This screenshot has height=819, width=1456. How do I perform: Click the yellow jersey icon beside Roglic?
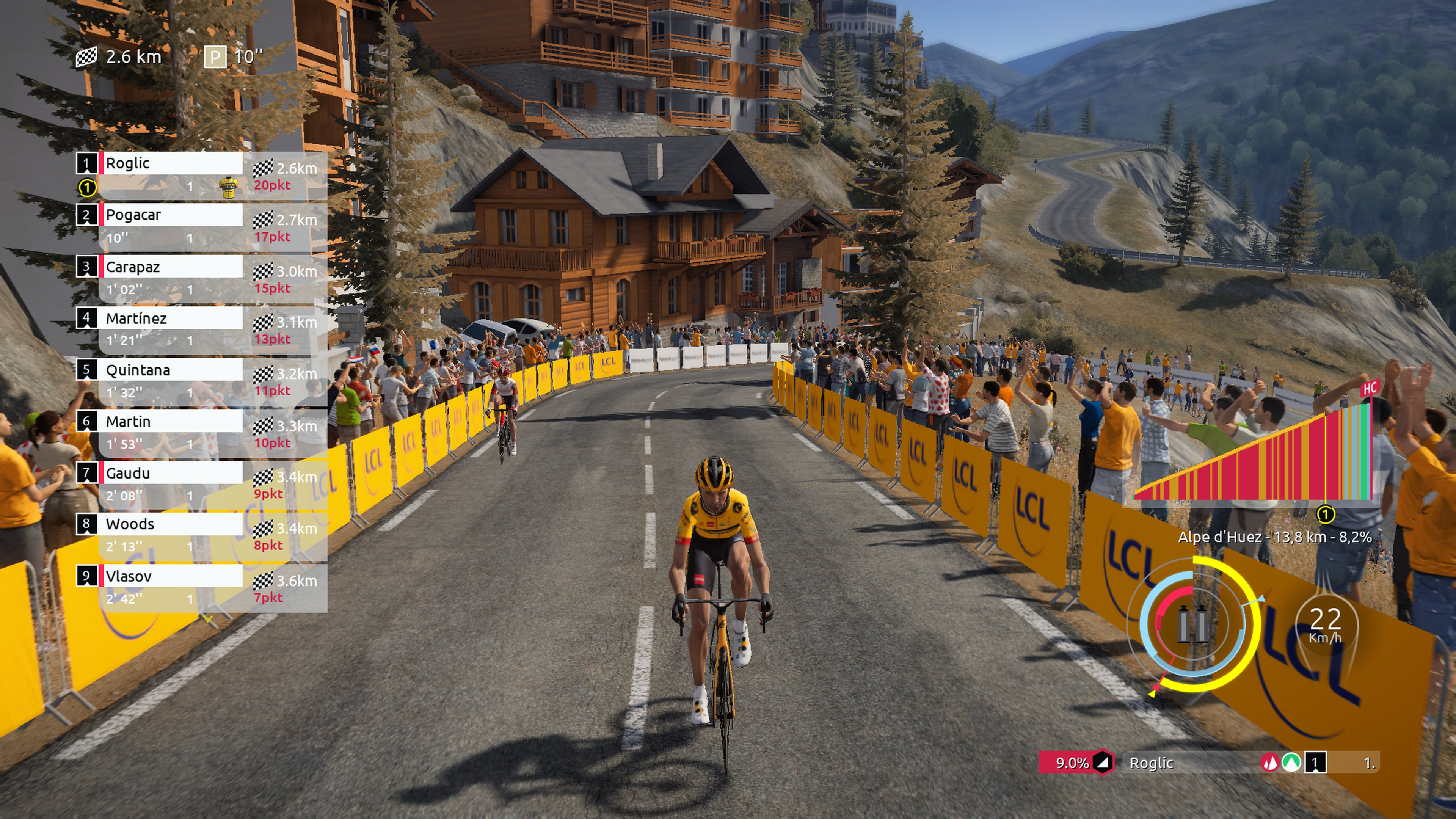coord(228,187)
